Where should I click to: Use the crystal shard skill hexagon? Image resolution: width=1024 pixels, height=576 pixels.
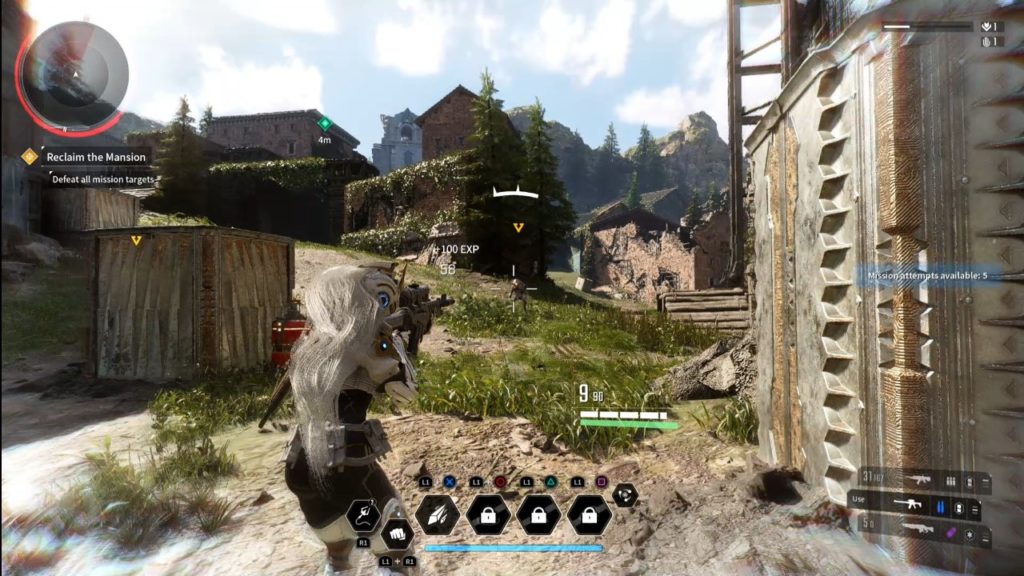pyautogui.click(x=438, y=514)
